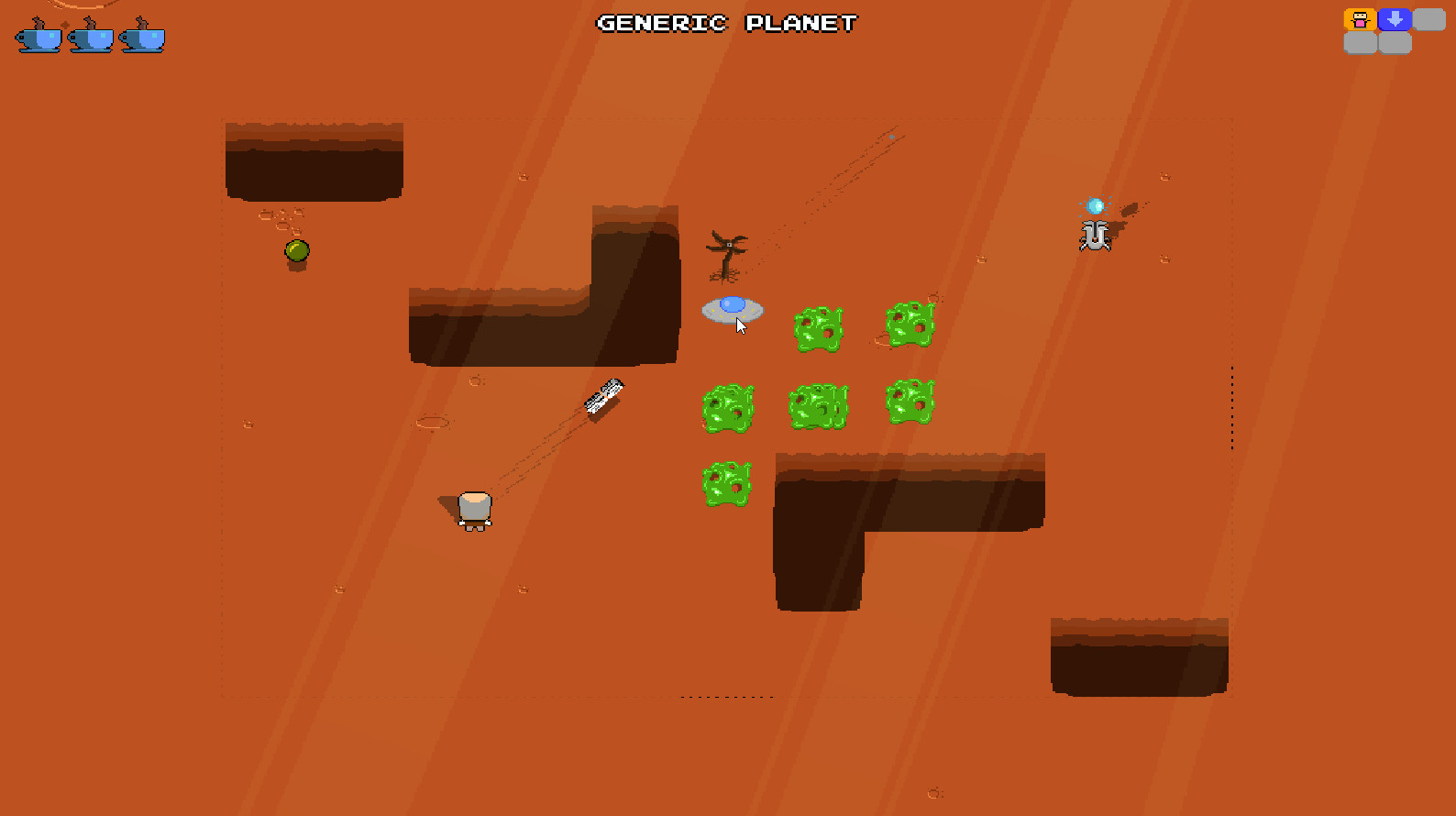The image size is (1456, 816).
Task: Click the dark tree above the UFO
Action: [x=727, y=252]
